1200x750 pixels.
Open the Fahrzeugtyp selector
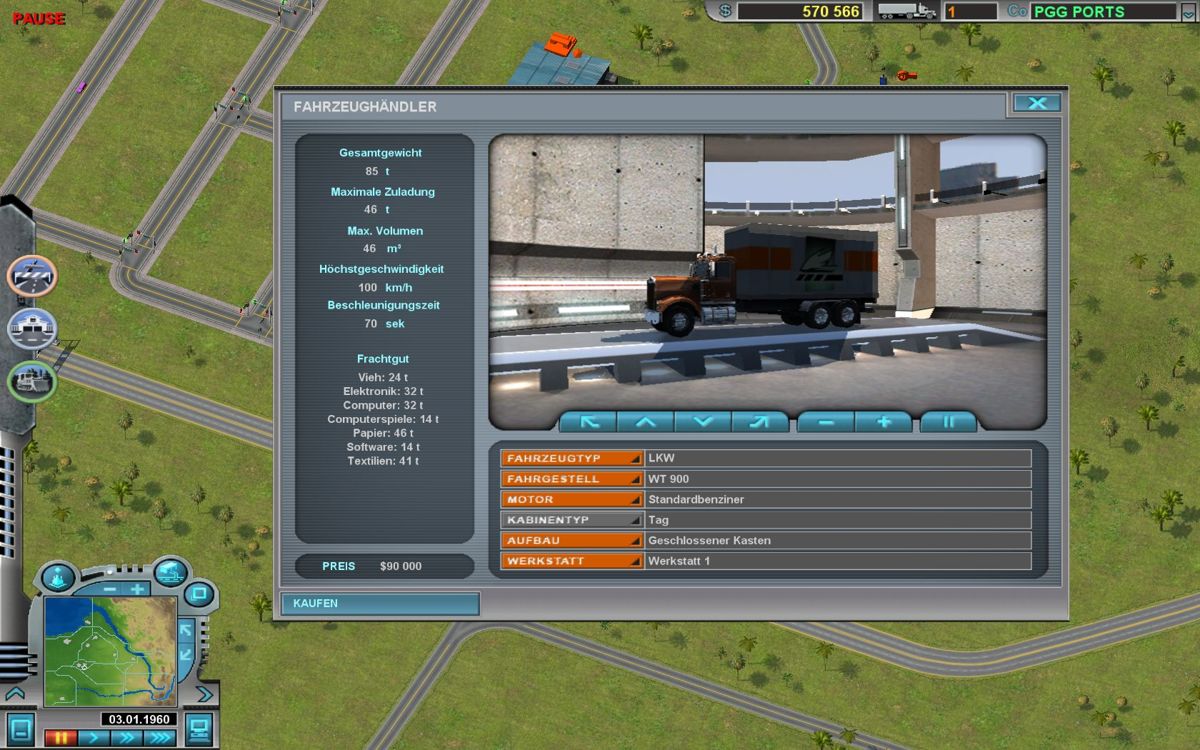[x=572, y=458]
